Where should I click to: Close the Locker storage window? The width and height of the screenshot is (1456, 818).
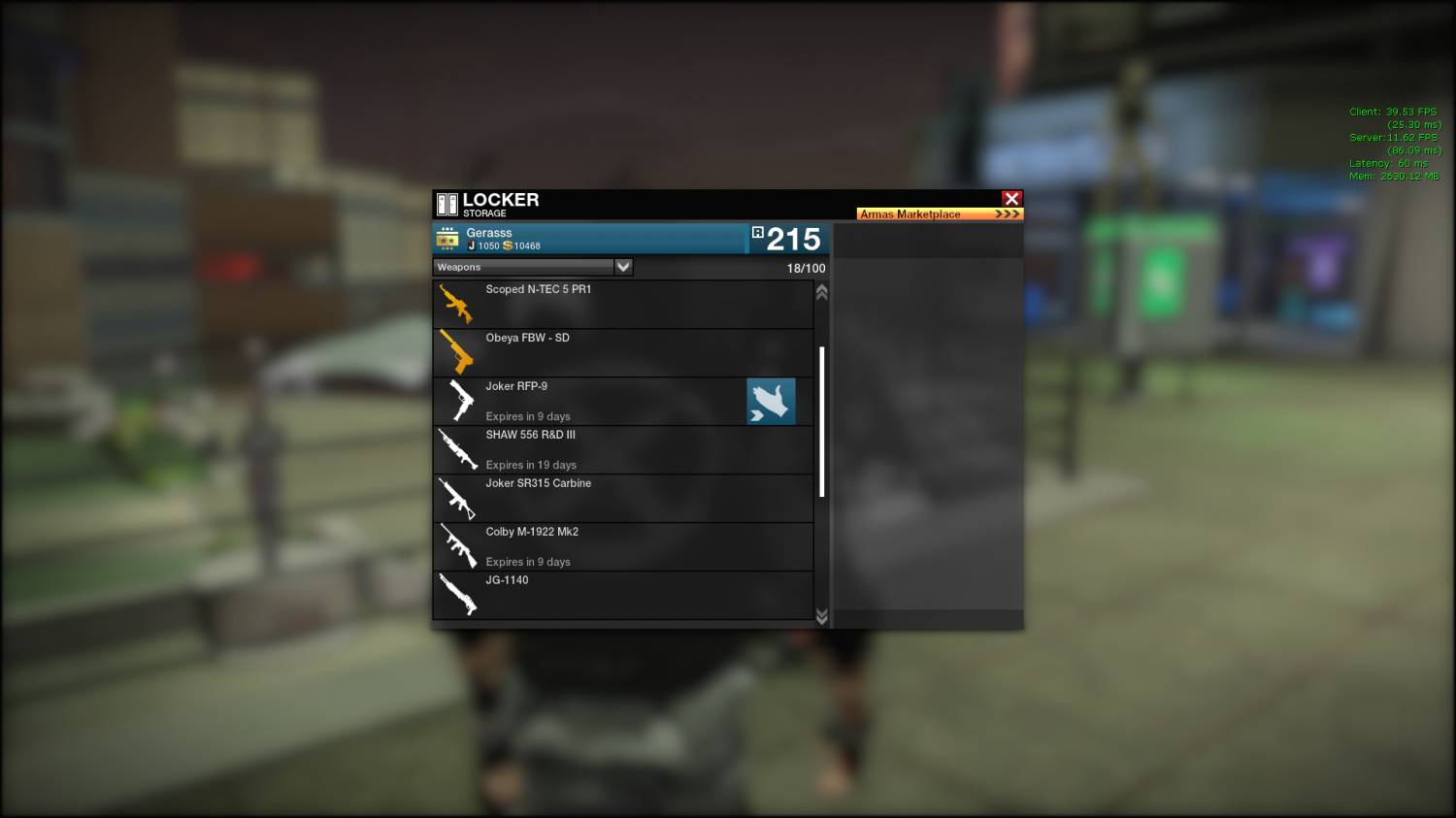pyautogui.click(x=1011, y=198)
